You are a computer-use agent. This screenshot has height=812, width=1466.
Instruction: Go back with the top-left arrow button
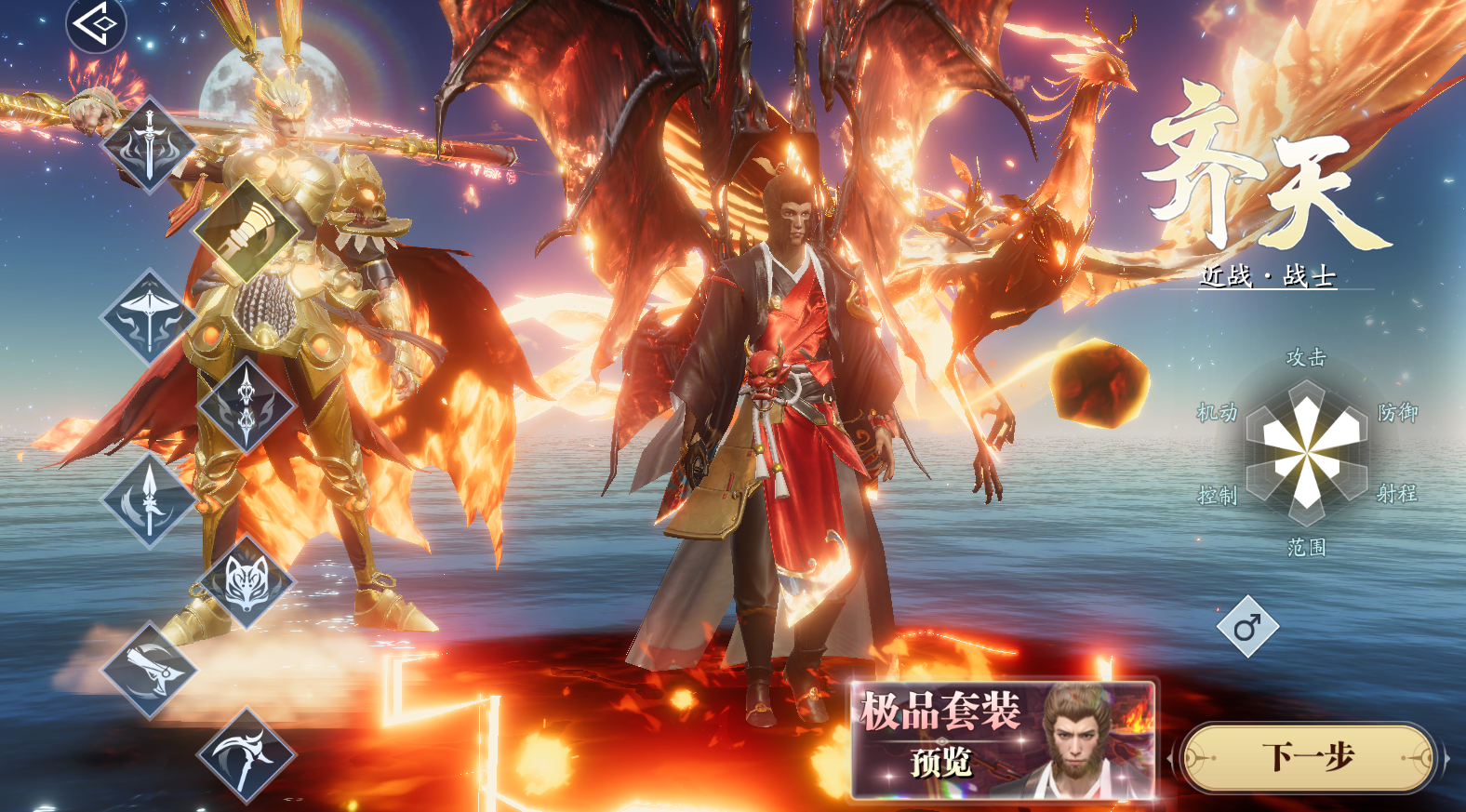[96, 23]
